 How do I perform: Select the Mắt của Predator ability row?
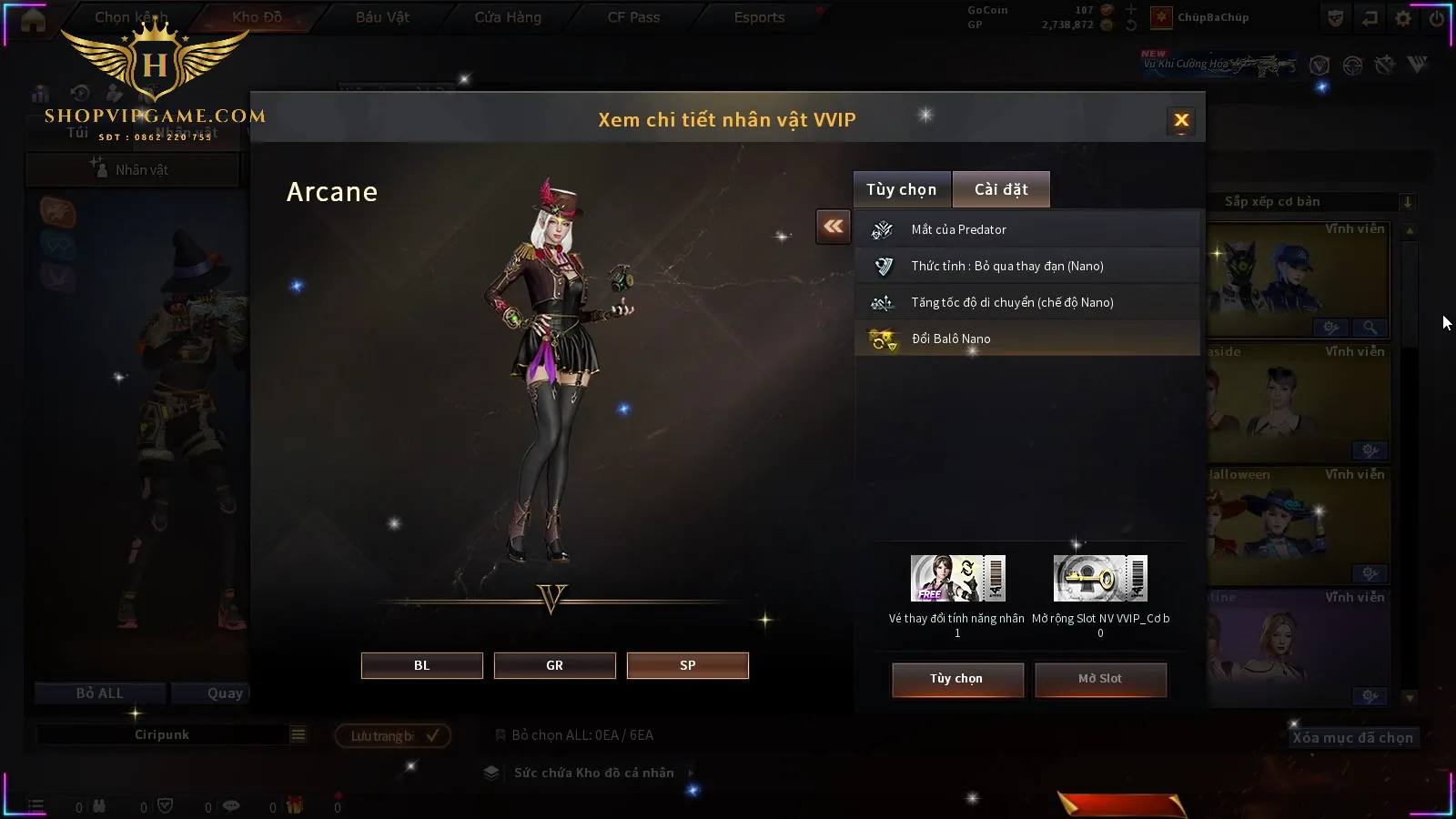tap(1026, 229)
